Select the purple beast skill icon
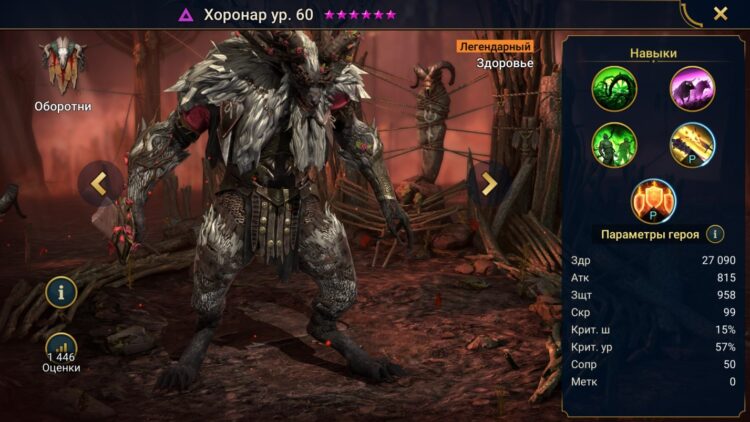Screen dimensions: 750x422 pyautogui.click(x=692, y=89)
